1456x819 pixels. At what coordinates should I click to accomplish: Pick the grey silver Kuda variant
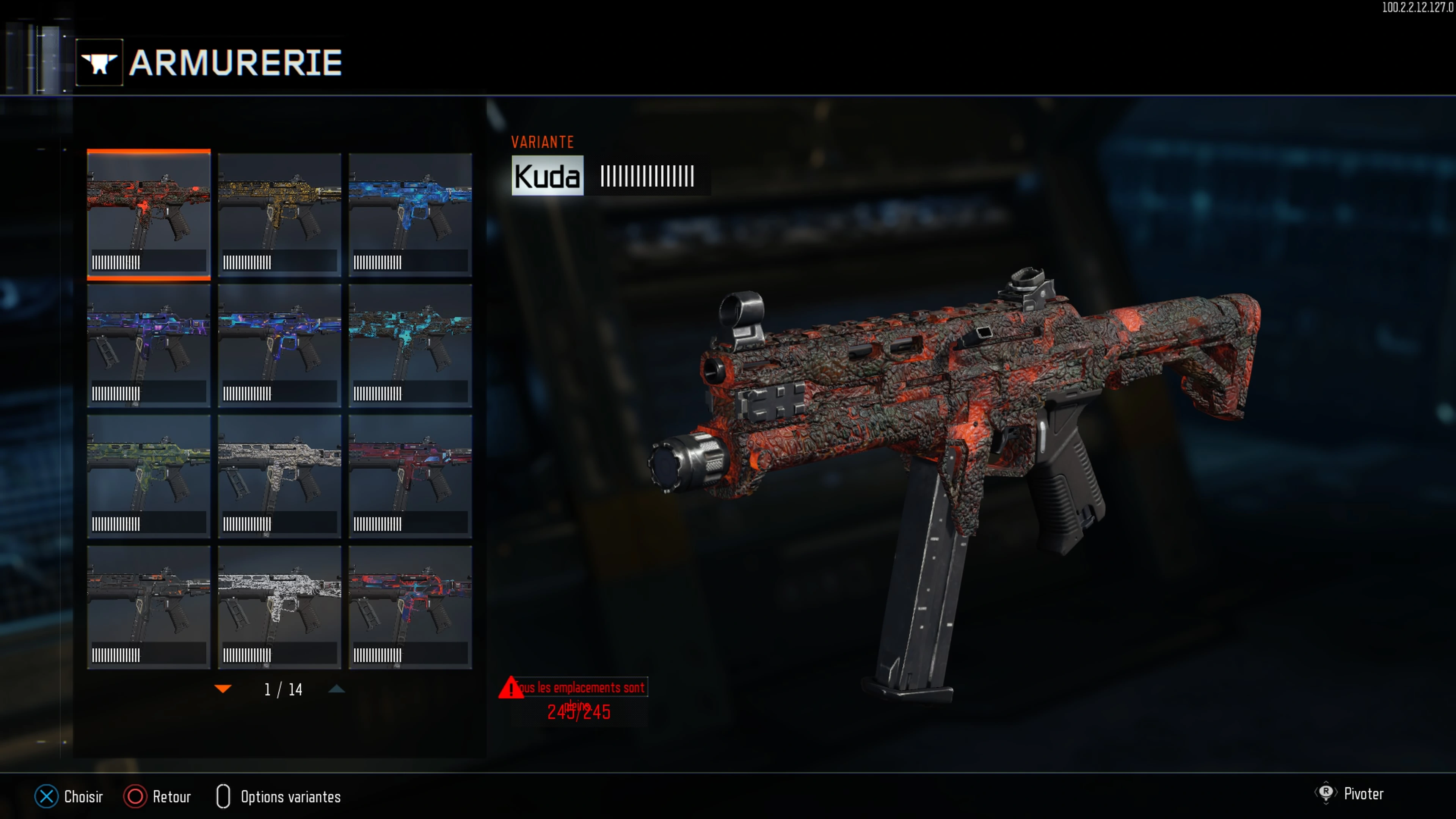pyautogui.click(x=279, y=476)
